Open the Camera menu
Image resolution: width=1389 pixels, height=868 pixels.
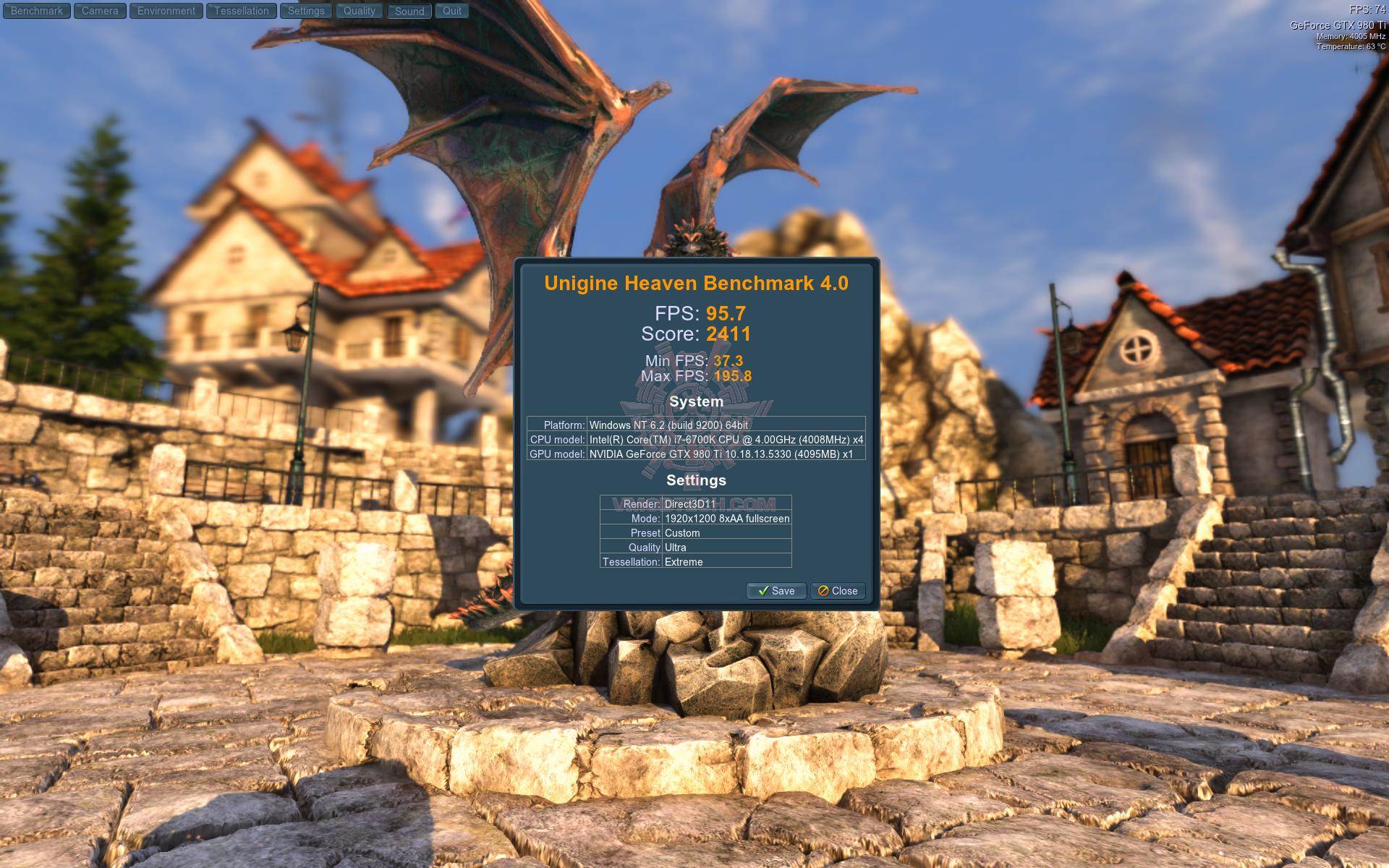[x=100, y=11]
